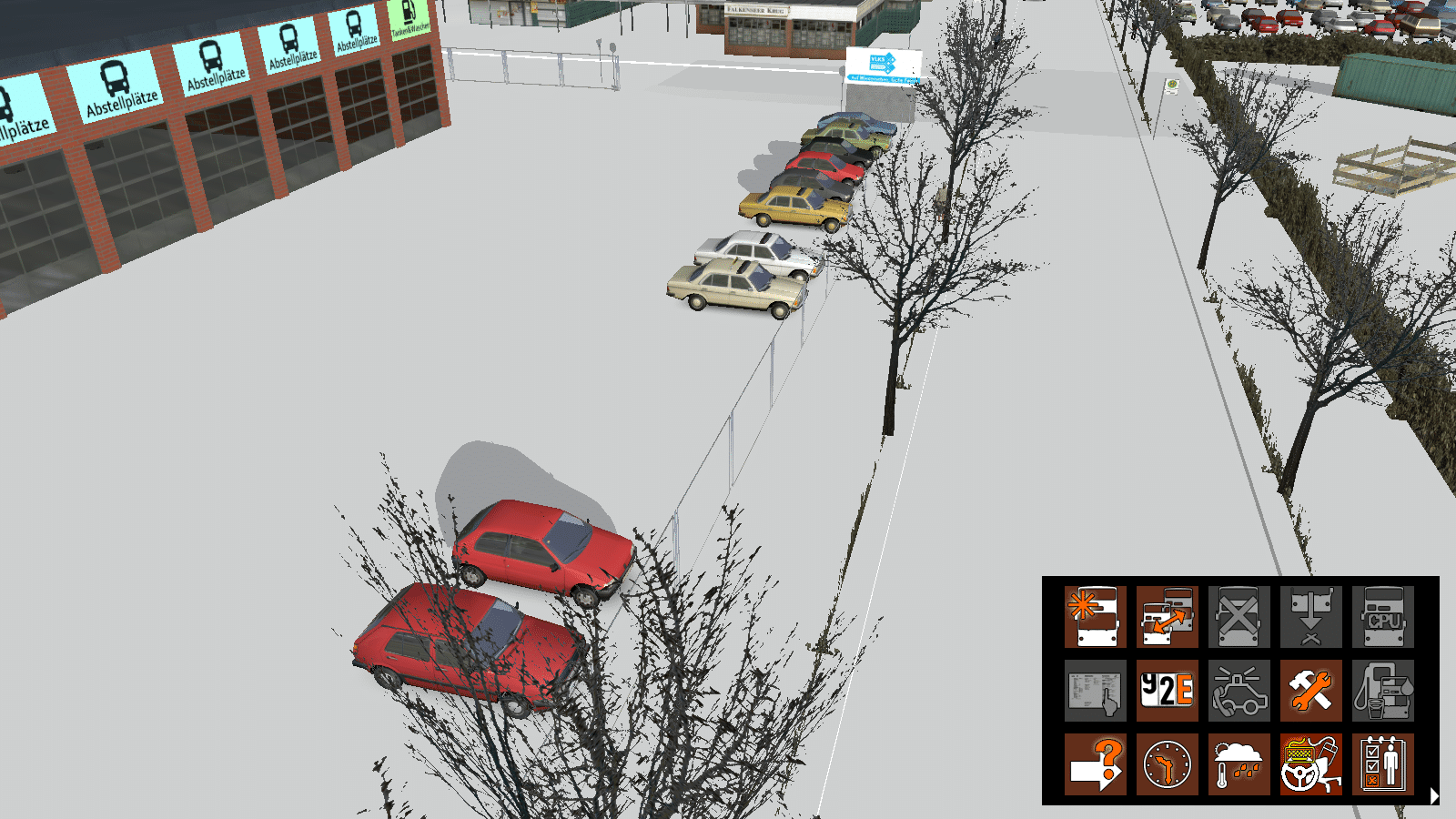1456x819 pixels.
Task: Switch to another bus via two-bus icon
Action: click(1167, 617)
